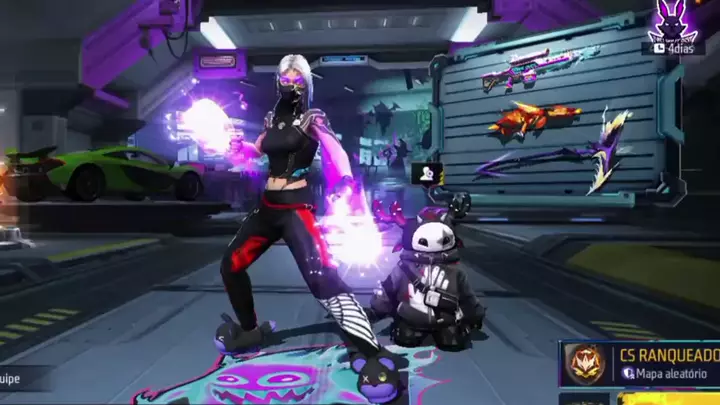
Task: Open the CS Ranqueado mode selector
Action: pos(640,363)
